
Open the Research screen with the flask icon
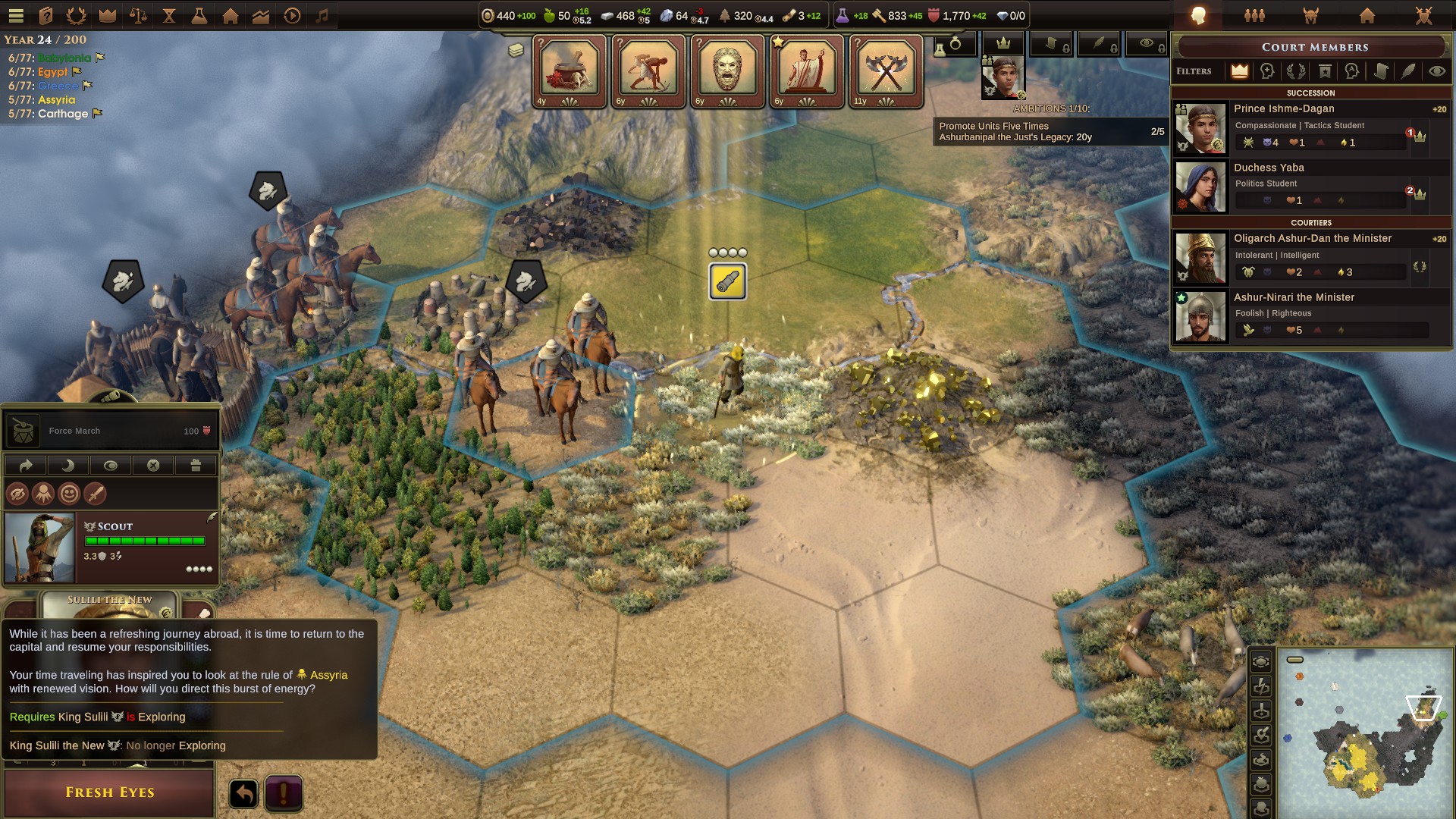199,14
